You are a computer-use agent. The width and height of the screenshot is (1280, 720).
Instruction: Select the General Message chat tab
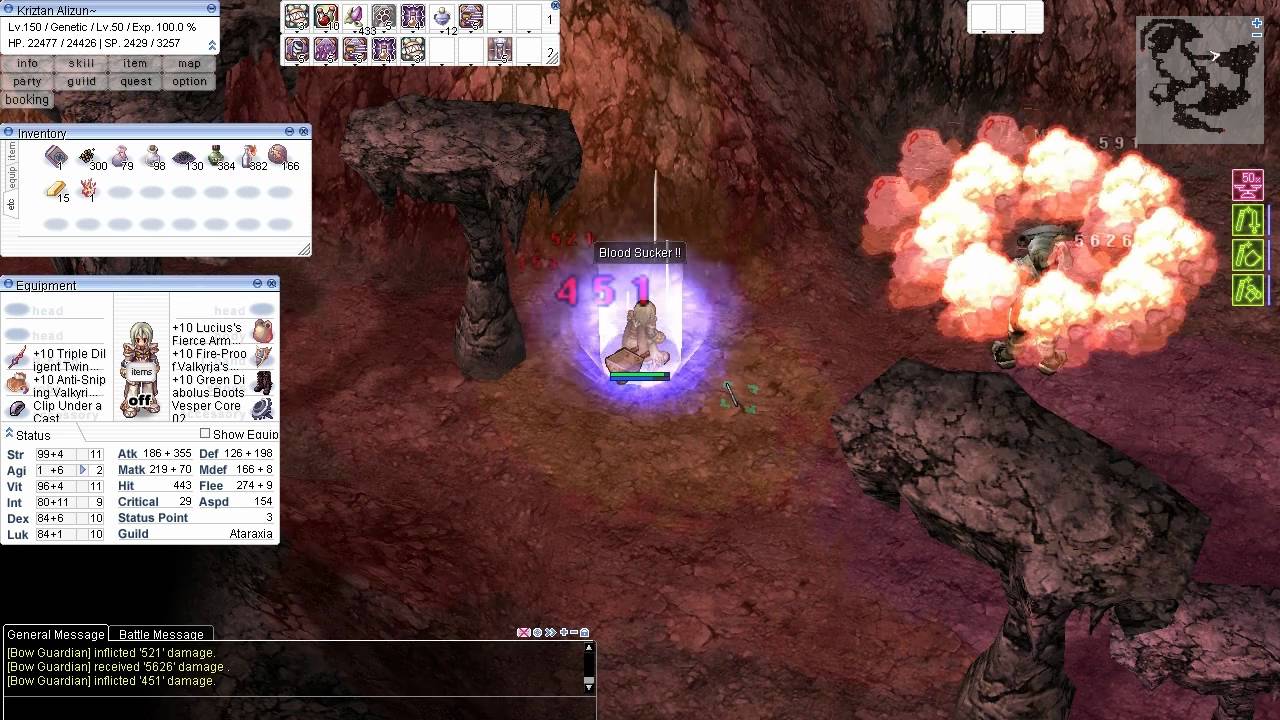tap(55, 634)
